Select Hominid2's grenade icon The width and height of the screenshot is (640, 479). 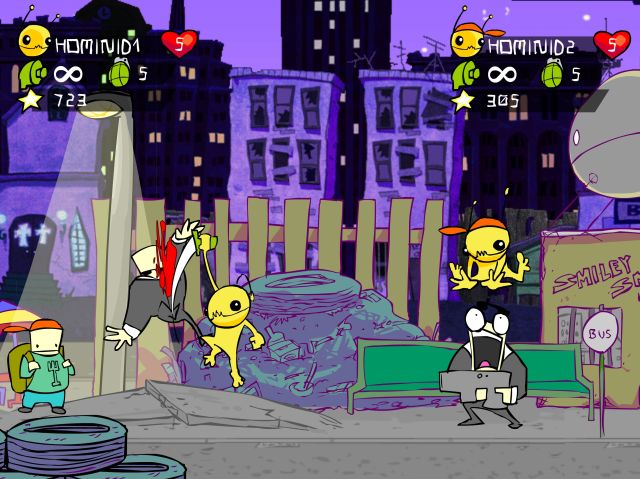pyautogui.click(x=551, y=73)
